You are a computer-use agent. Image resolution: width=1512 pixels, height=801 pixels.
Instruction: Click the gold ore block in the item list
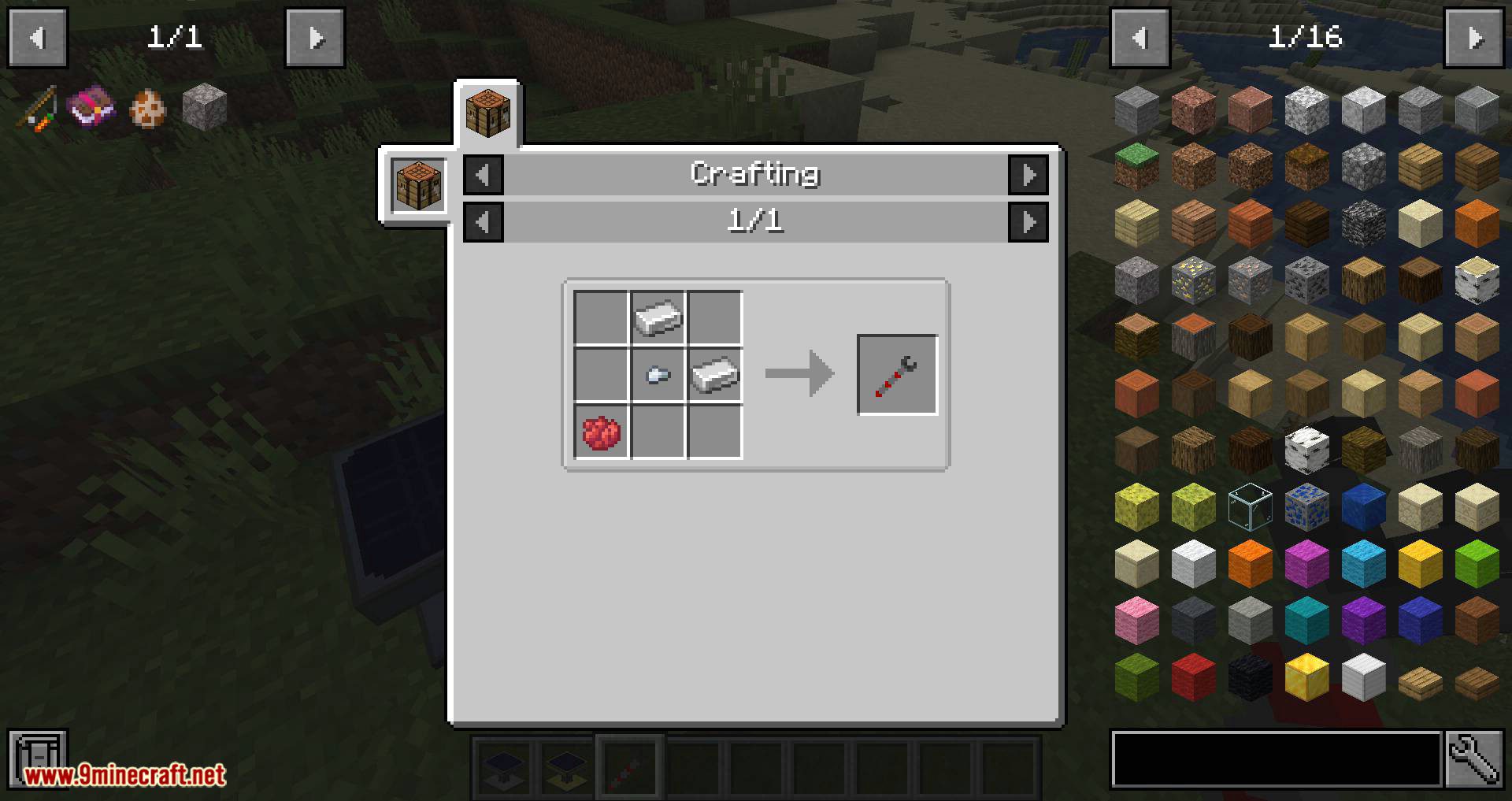(x=1195, y=277)
